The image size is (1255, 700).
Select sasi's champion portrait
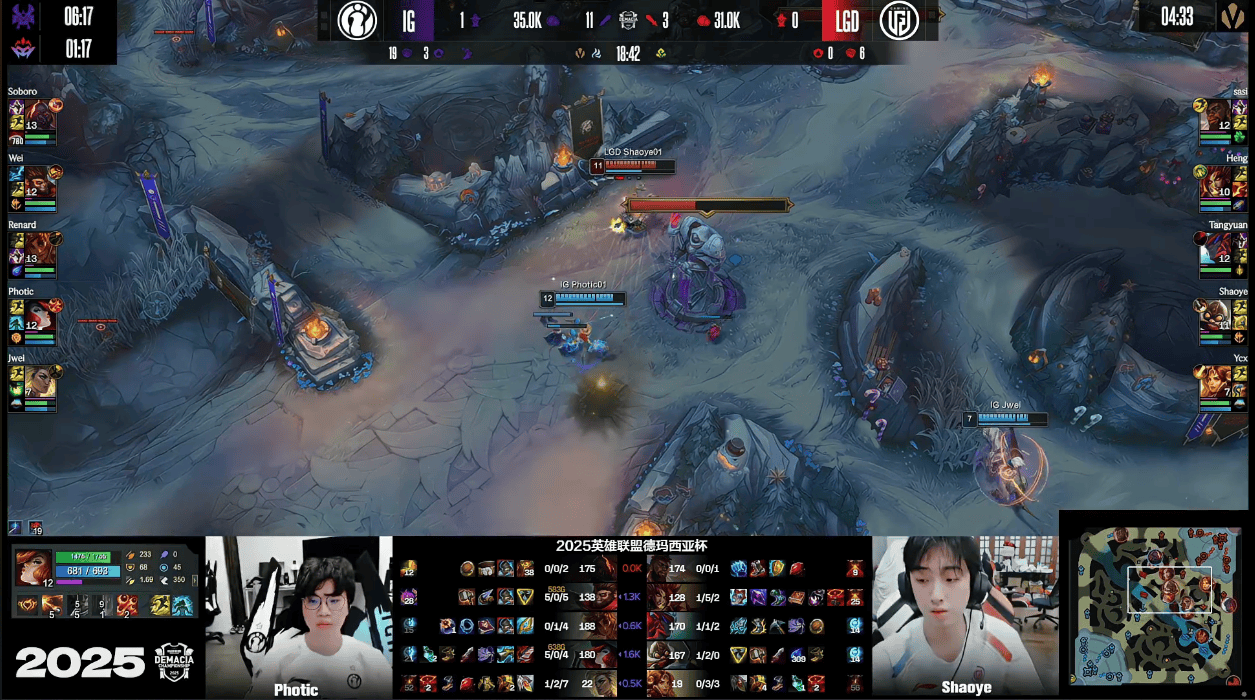(x=1217, y=114)
